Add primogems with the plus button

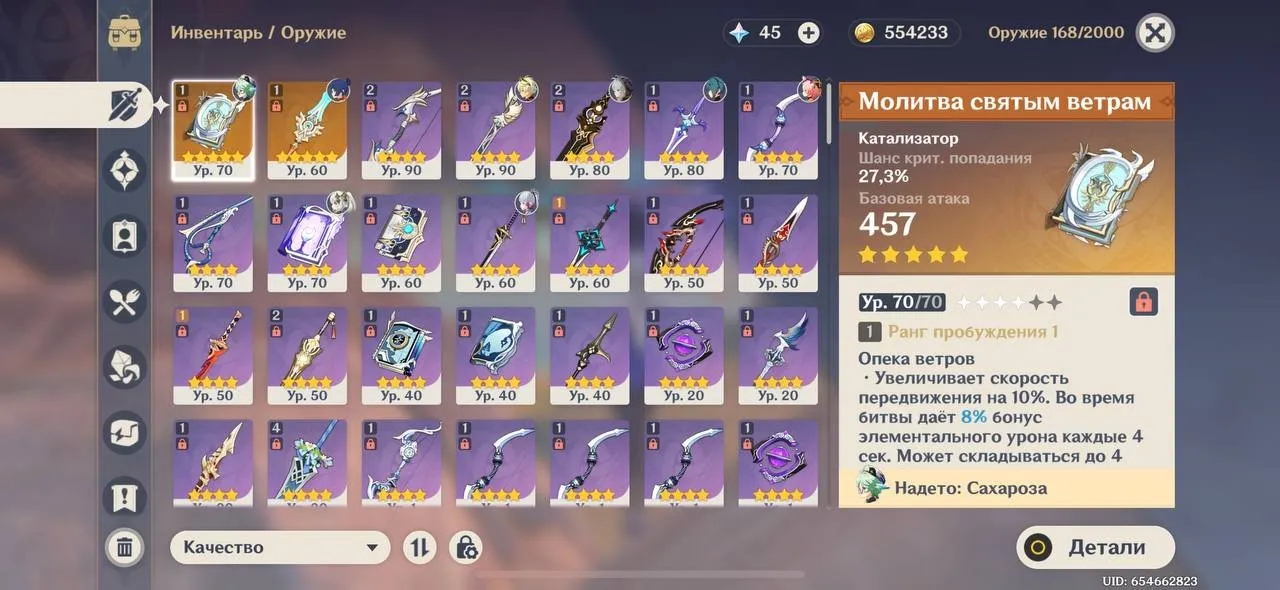coord(808,33)
